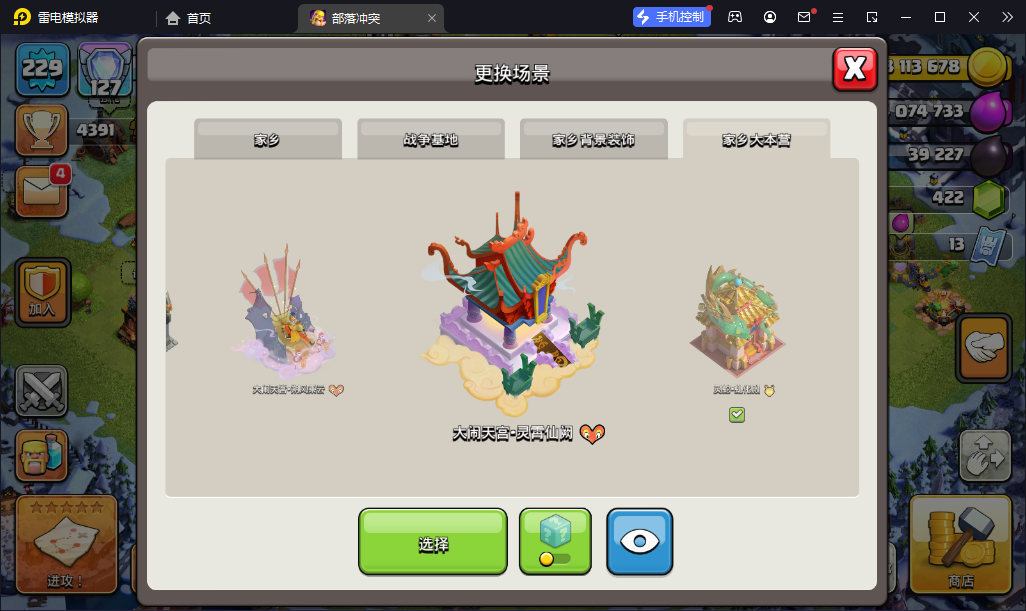Close the 更换场景 dialog with the red X
1026x611 pixels.
pyautogui.click(x=855, y=68)
